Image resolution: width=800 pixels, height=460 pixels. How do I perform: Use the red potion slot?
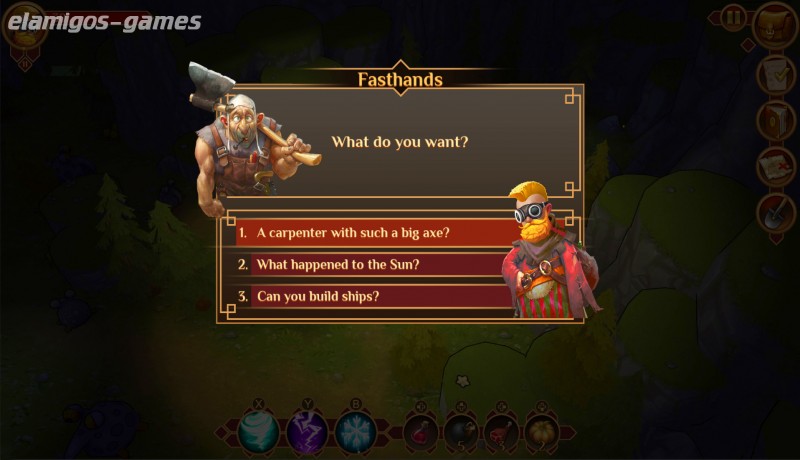point(421,432)
